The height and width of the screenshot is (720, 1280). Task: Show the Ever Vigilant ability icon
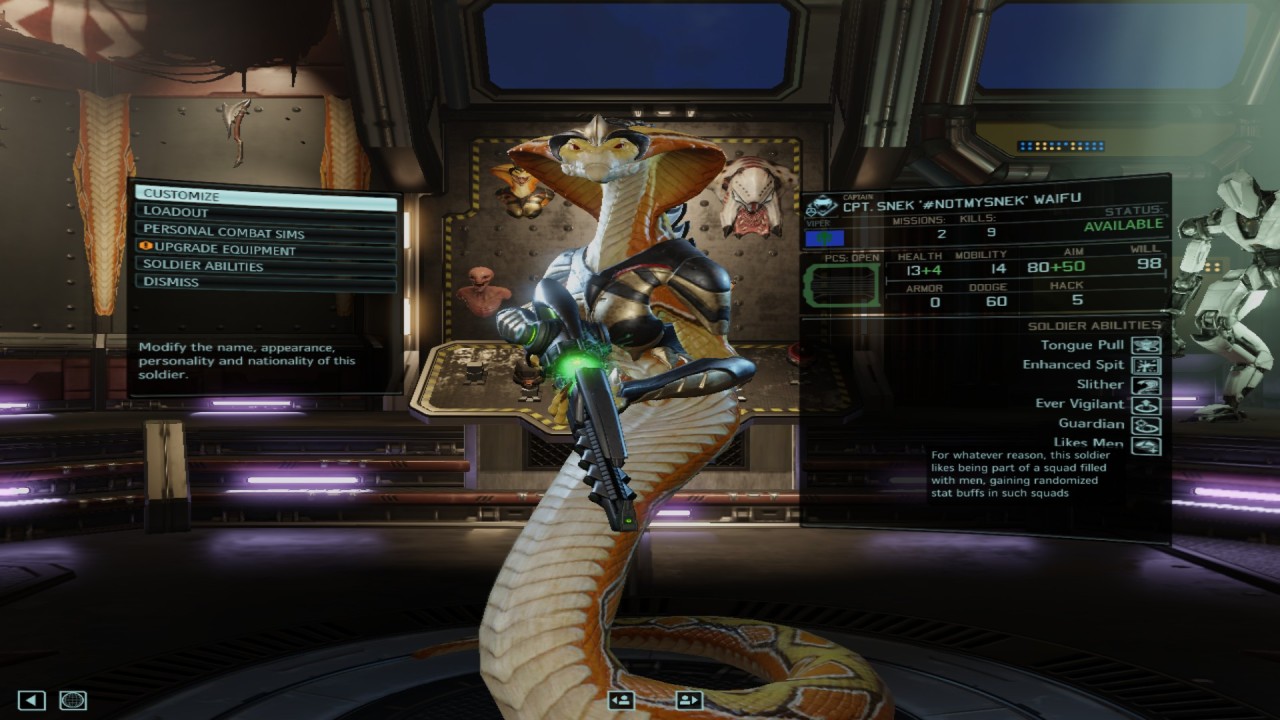pyautogui.click(x=1146, y=405)
